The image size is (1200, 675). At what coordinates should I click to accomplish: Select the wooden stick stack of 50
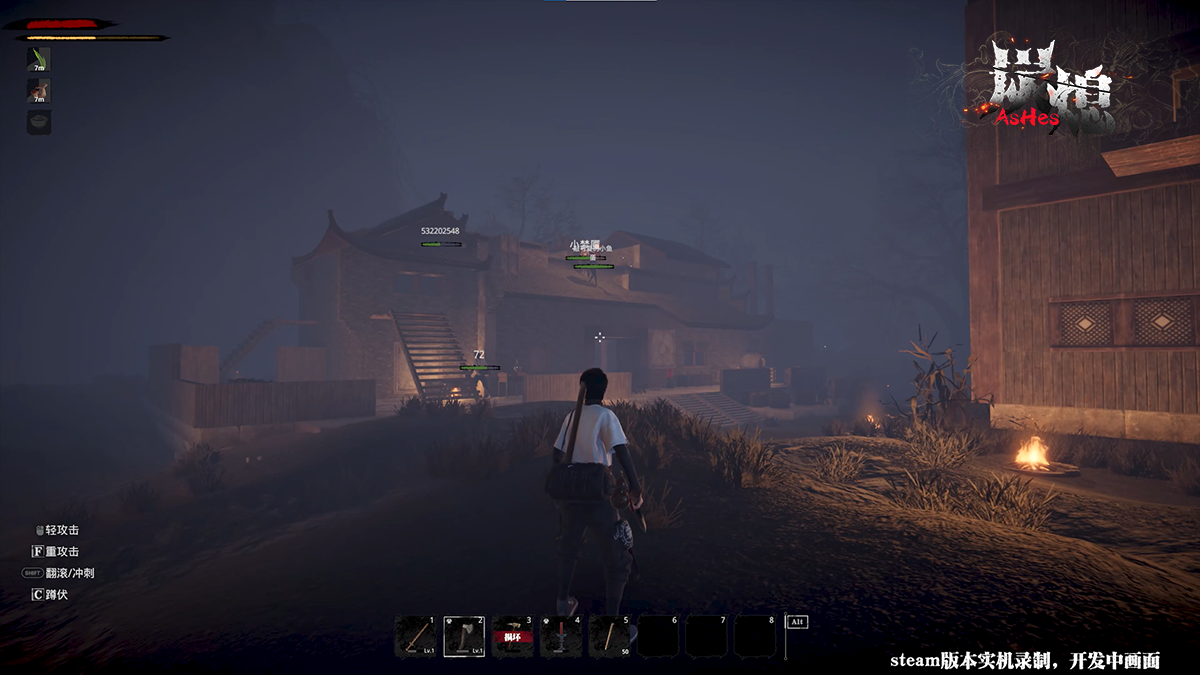tap(609, 636)
